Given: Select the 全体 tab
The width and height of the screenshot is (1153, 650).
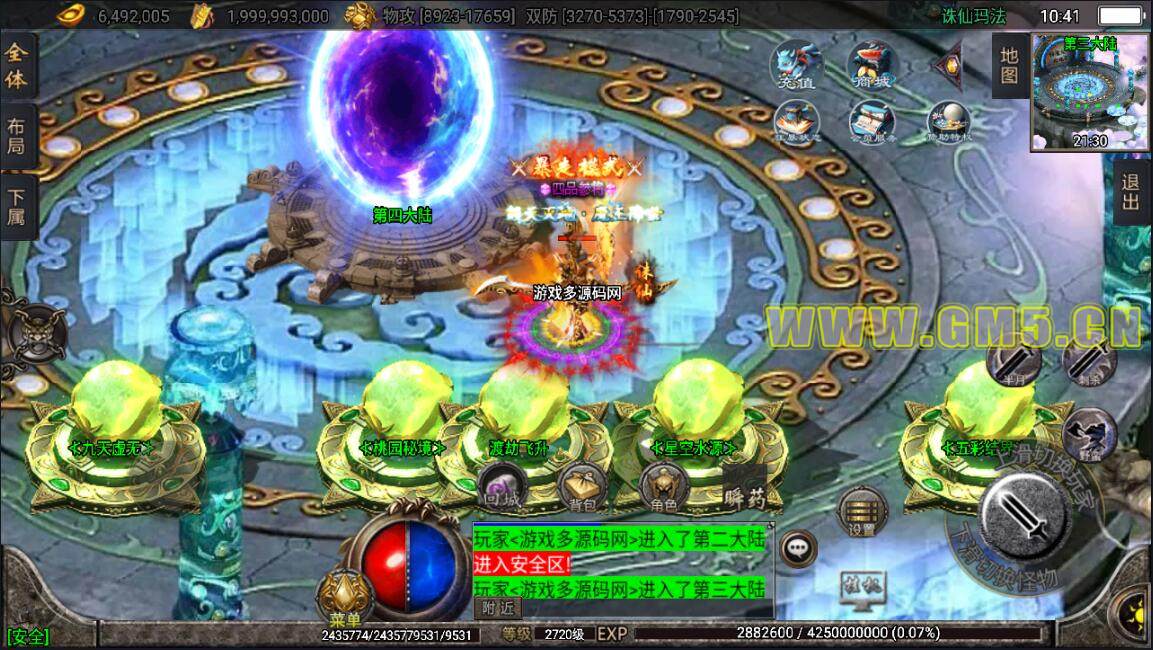Looking at the screenshot, I should tap(17, 67).
